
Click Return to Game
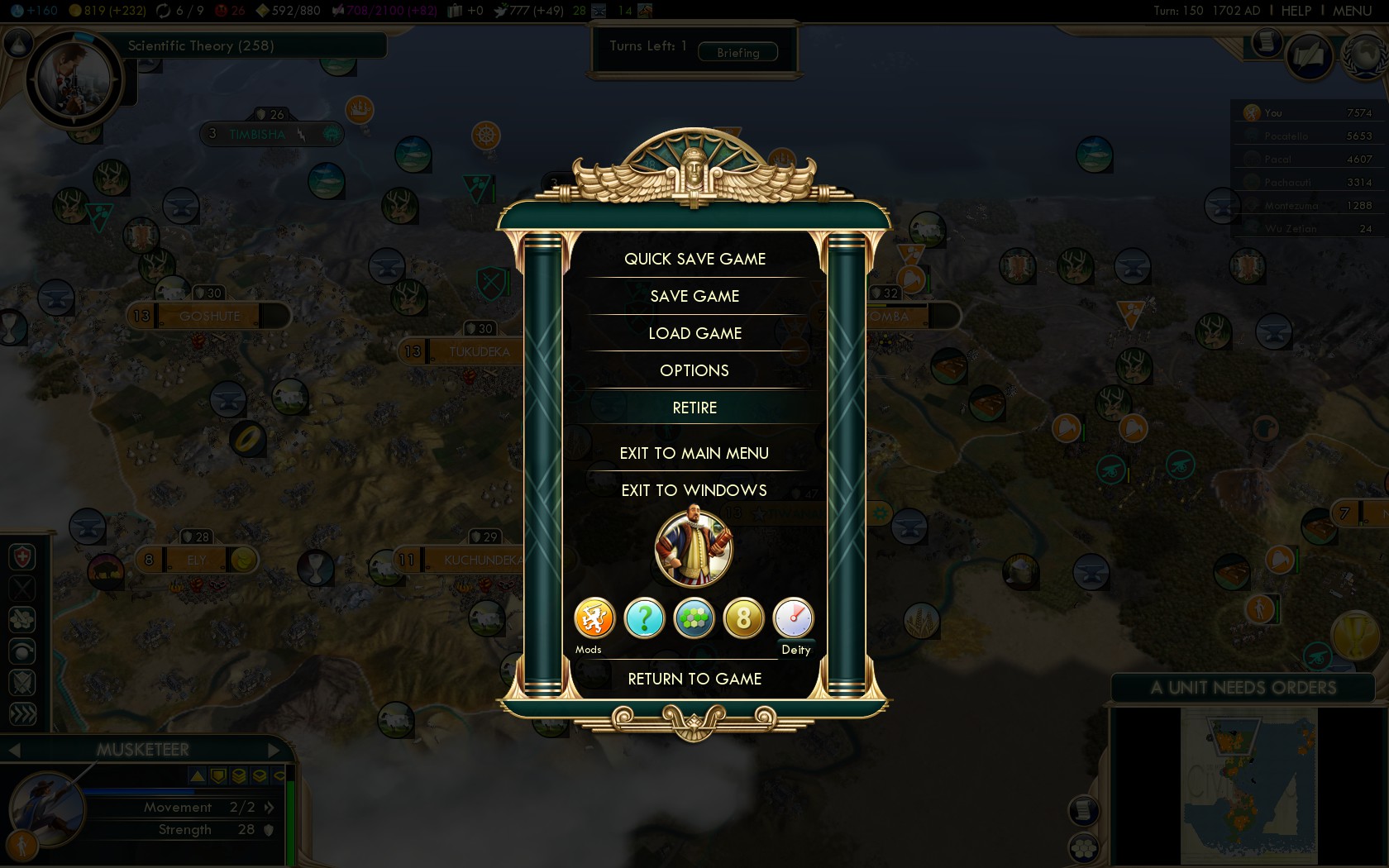tap(694, 679)
